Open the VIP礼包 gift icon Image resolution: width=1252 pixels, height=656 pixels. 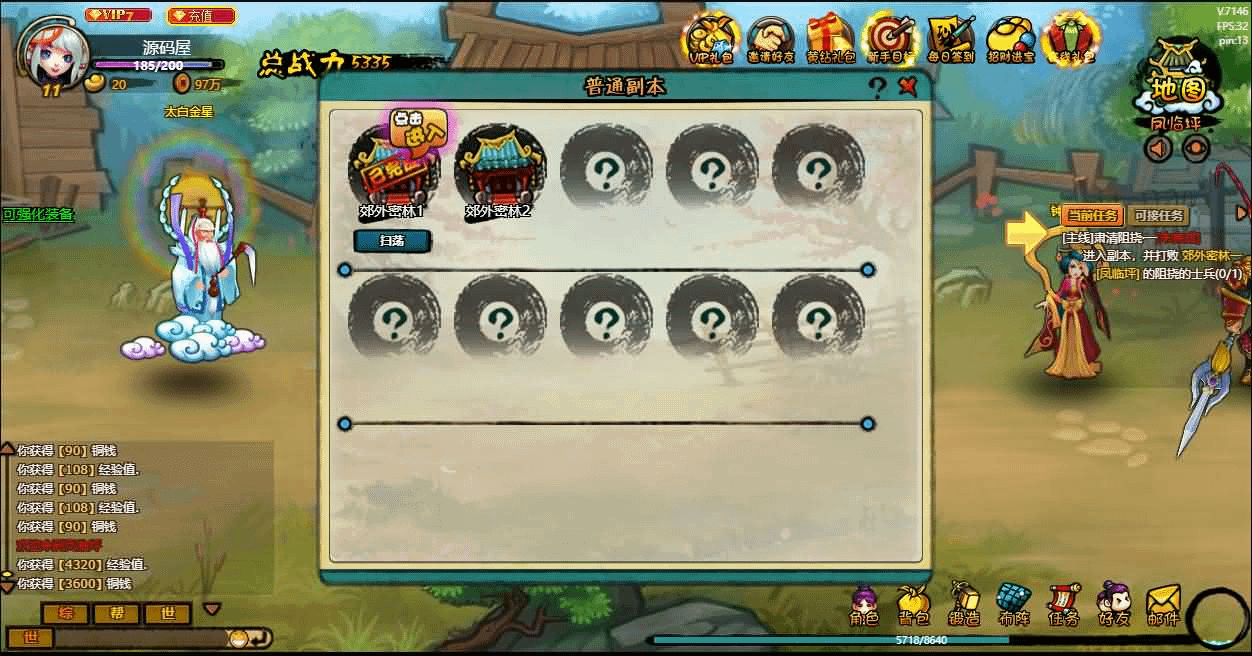pos(709,38)
